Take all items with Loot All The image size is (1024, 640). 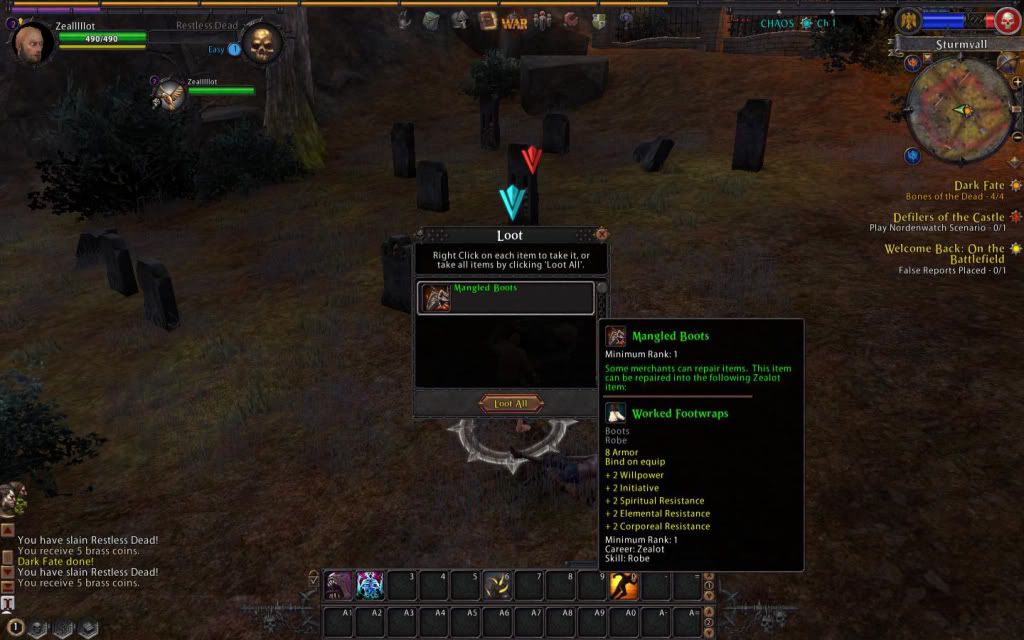(x=511, y=404)
